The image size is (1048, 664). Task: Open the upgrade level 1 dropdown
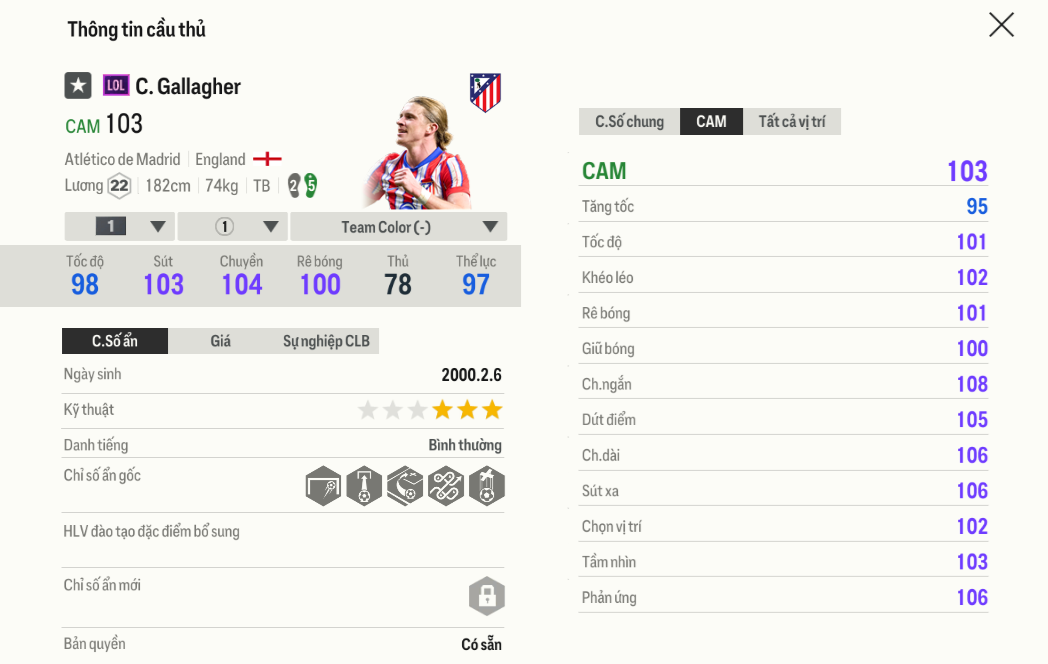point(120,227)
